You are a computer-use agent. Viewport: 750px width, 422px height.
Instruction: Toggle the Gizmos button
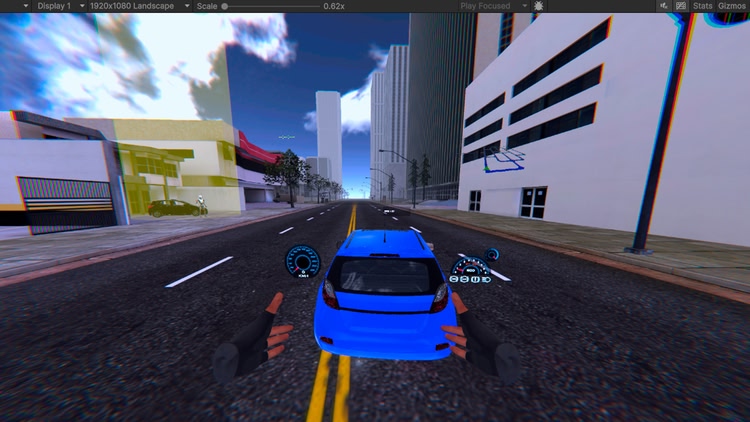[732, 6]
